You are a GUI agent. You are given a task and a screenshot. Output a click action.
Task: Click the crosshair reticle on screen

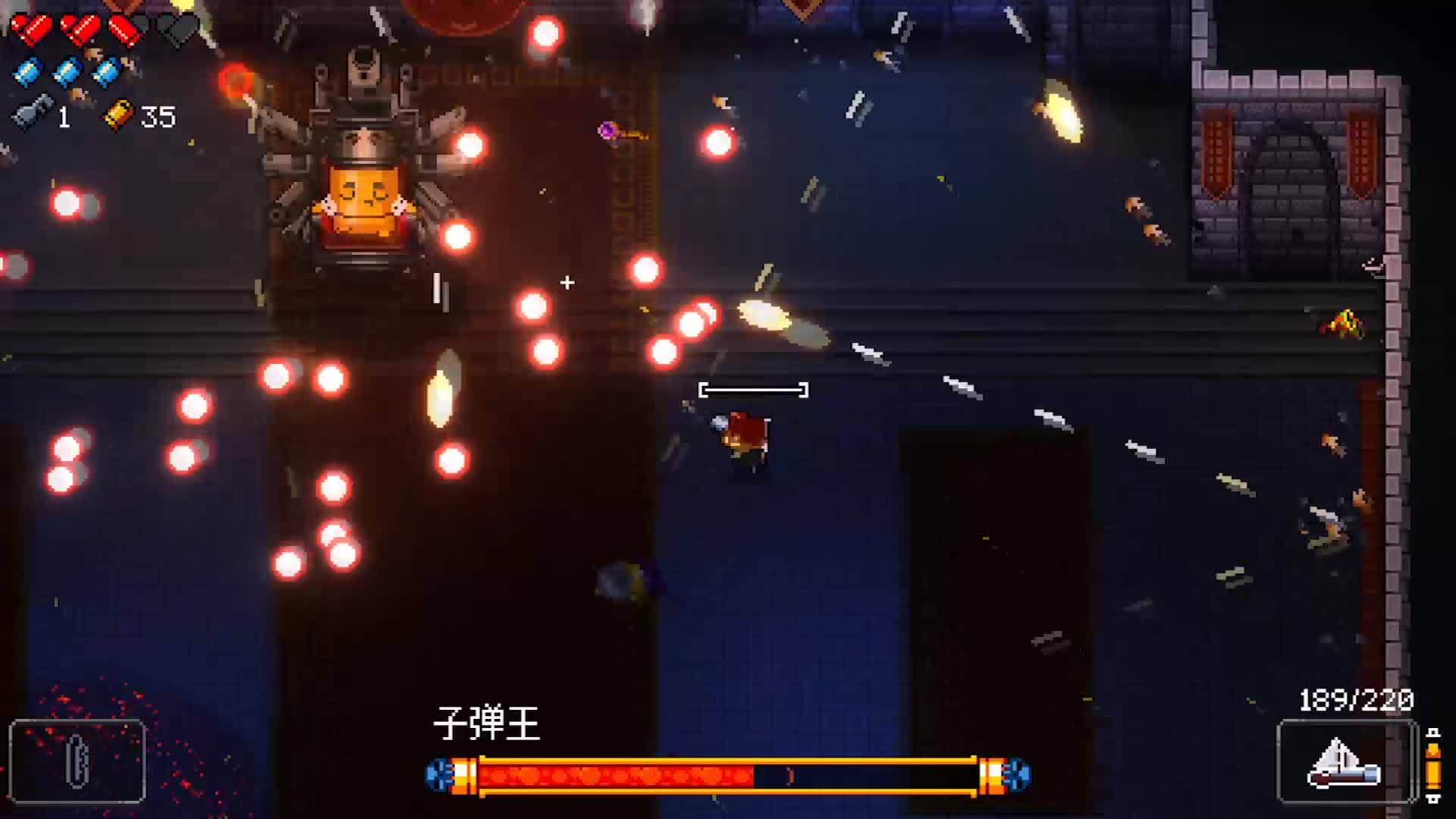coord(566,282)
